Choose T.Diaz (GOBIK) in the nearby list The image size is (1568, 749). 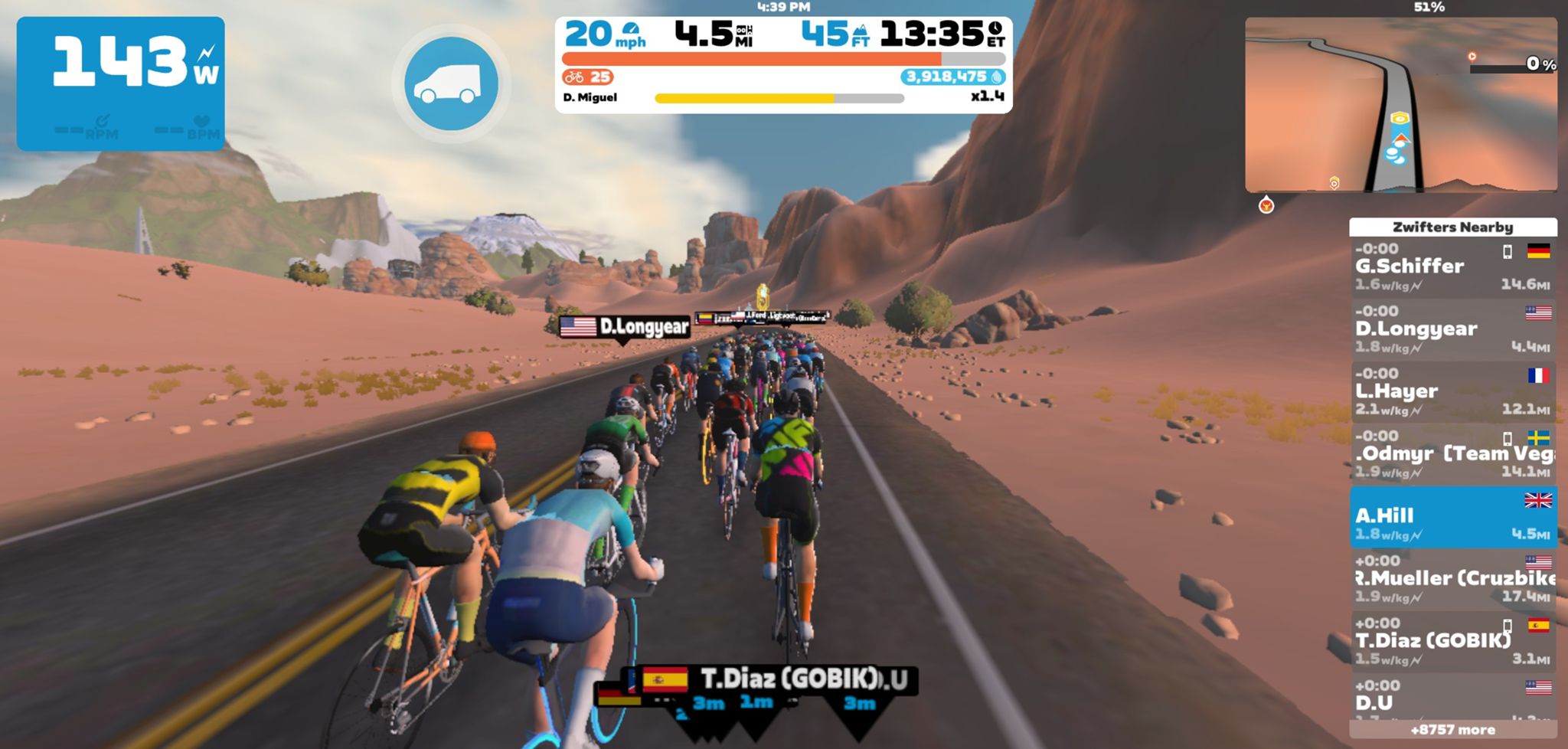1452,641
